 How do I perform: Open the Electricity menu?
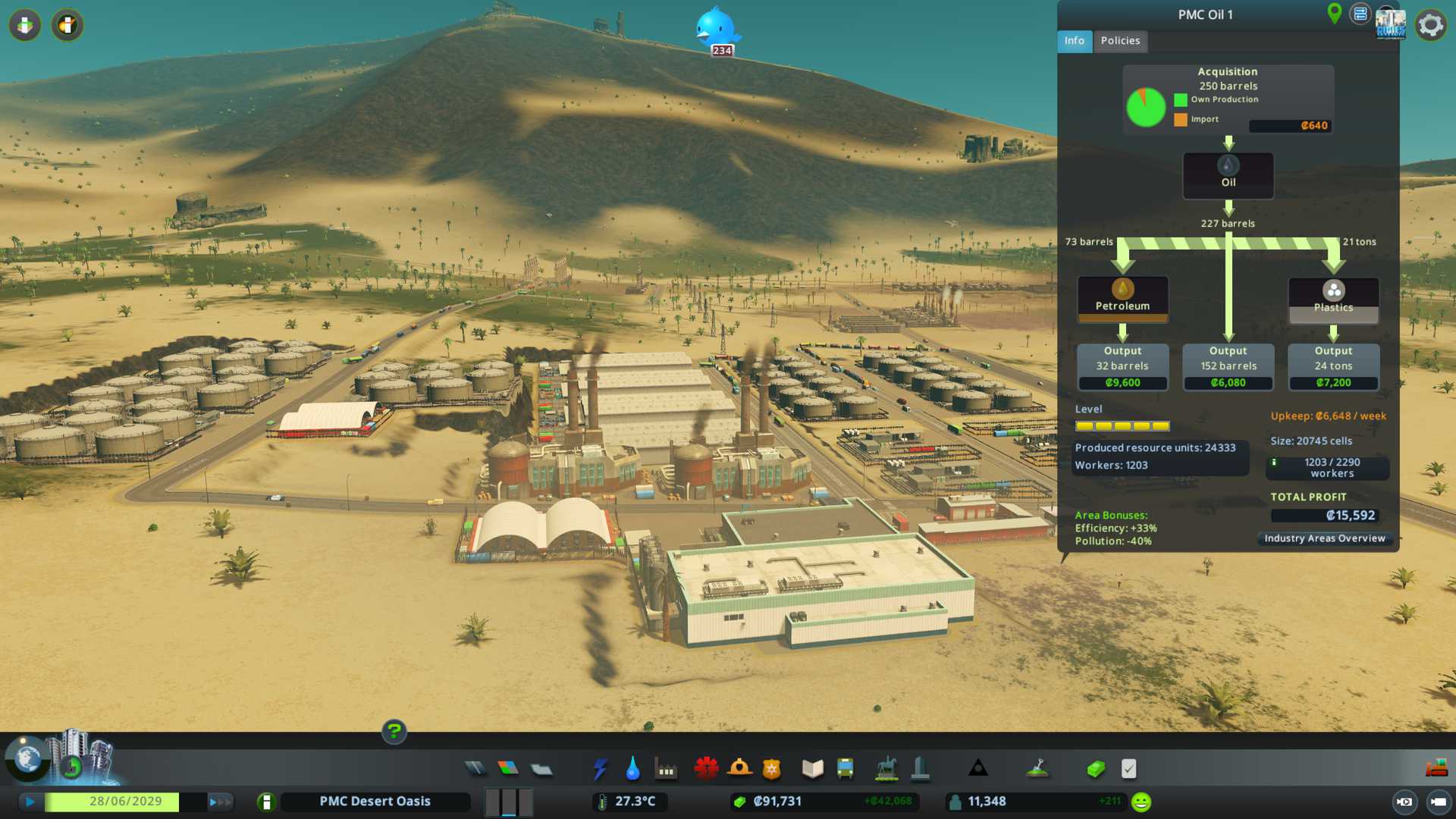click(x=600, y=769)
